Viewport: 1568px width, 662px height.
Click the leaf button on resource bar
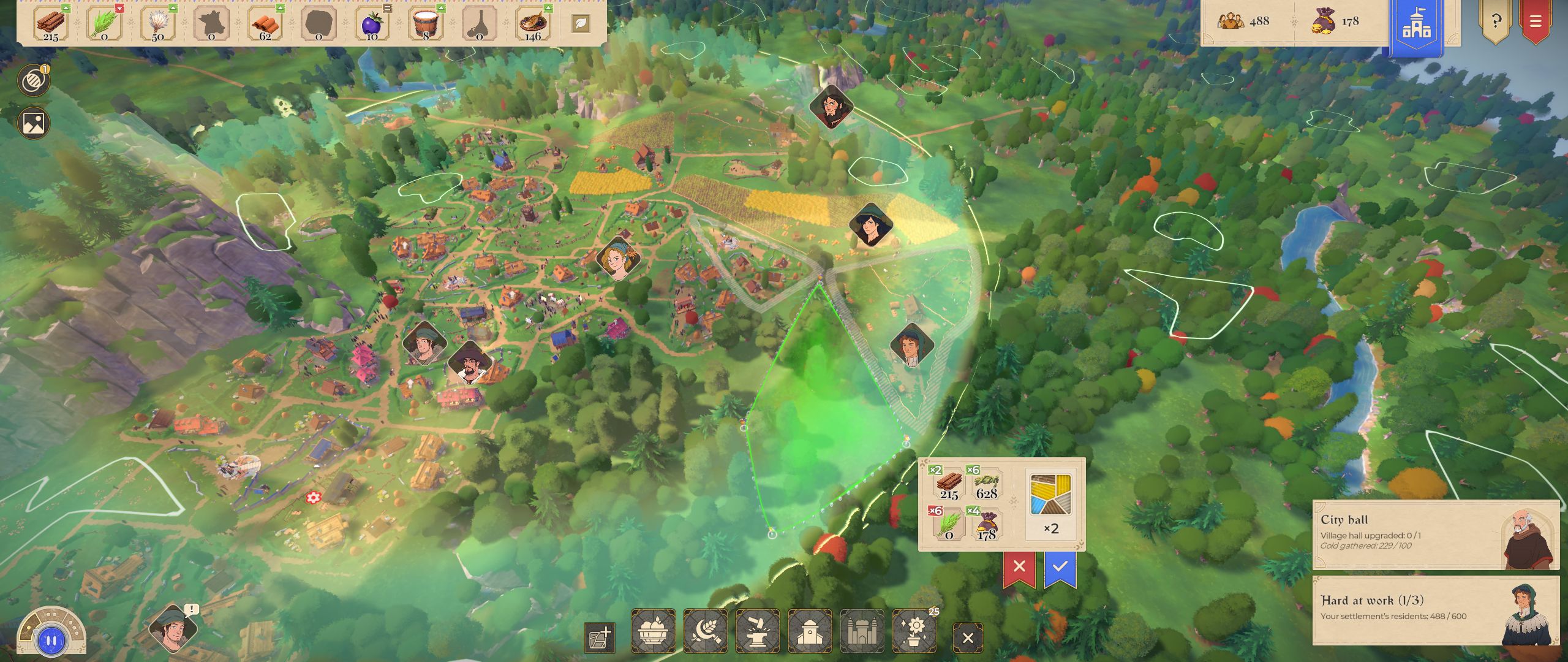[580, 24]
